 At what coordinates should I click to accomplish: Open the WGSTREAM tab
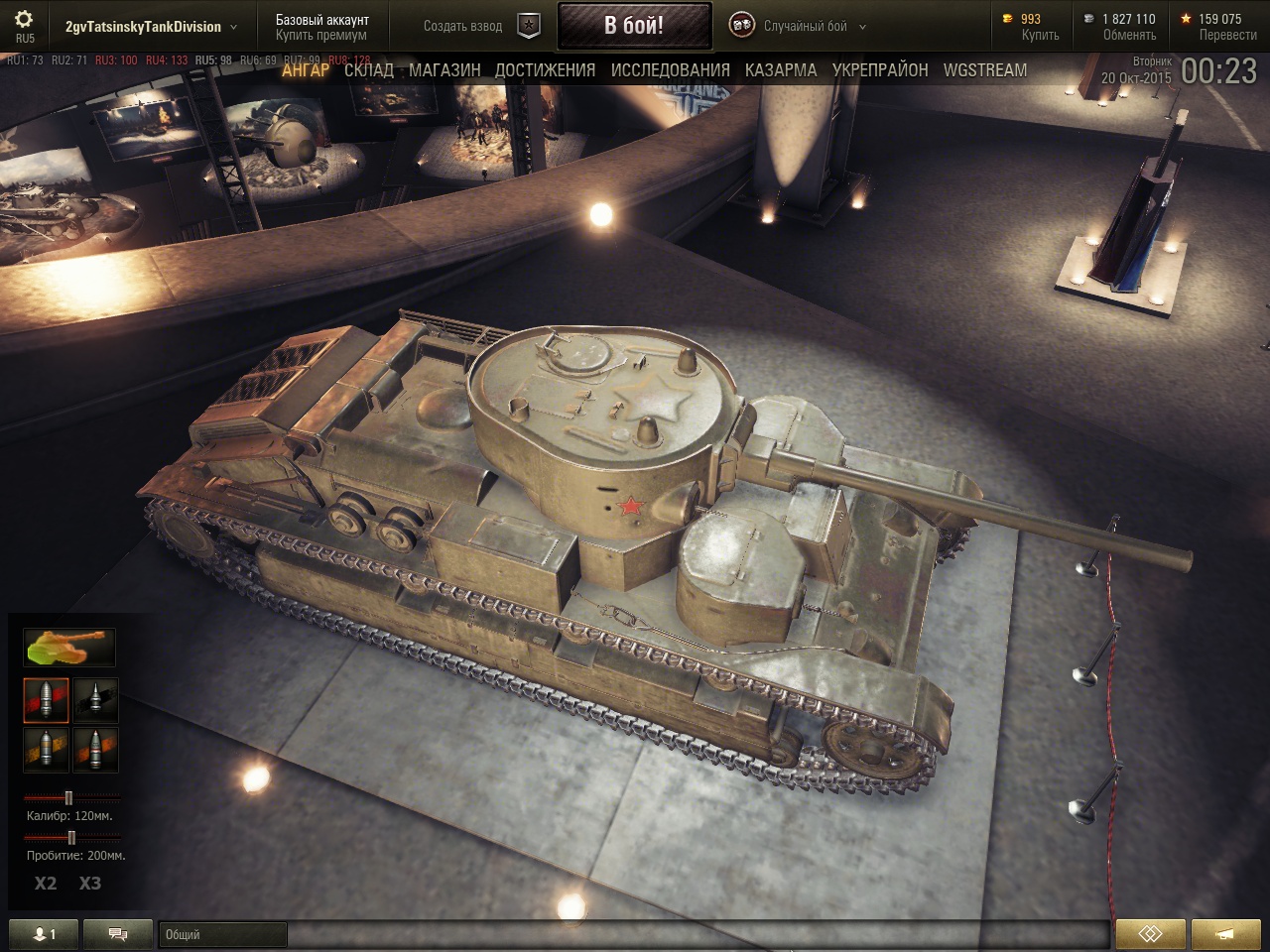(x=985, y=70)
